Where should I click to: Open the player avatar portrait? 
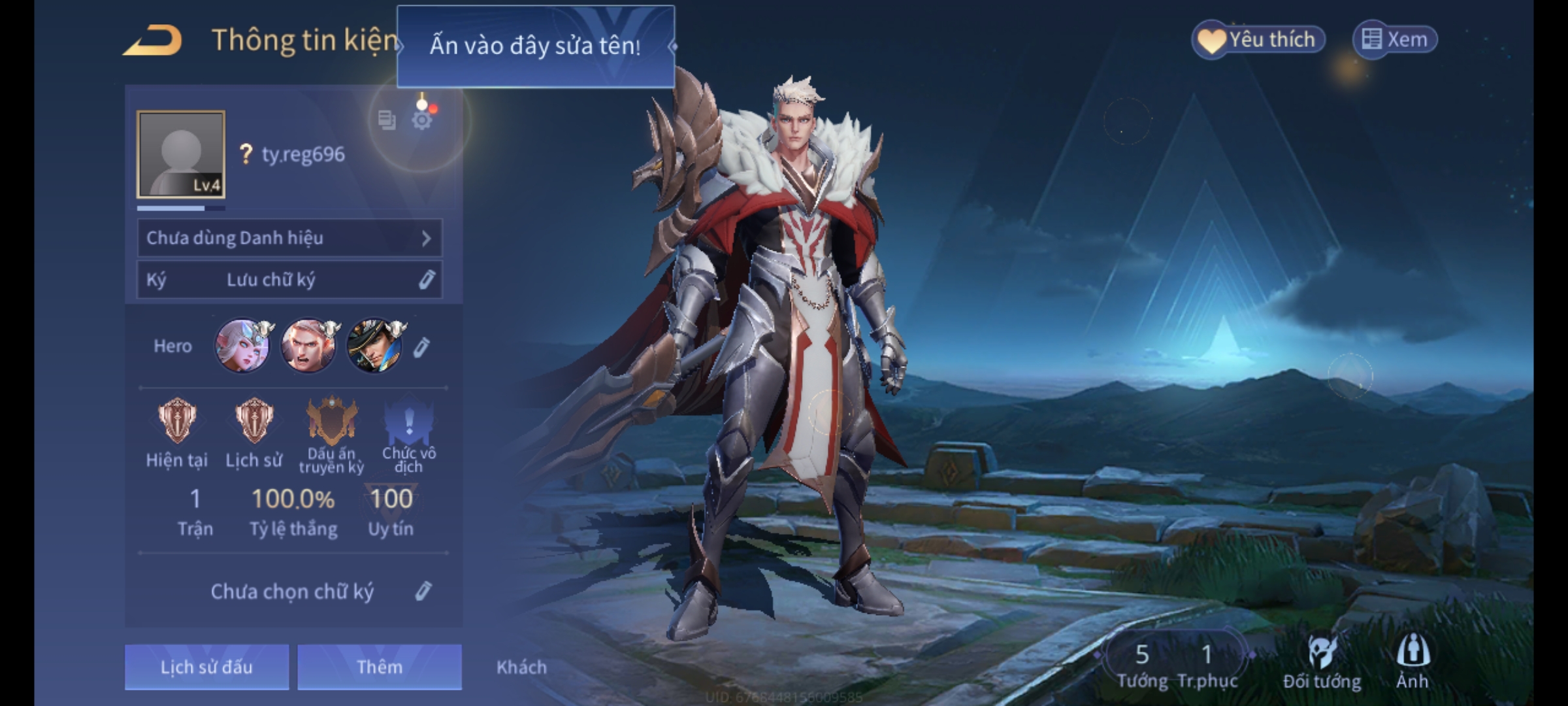coord(181,154)
